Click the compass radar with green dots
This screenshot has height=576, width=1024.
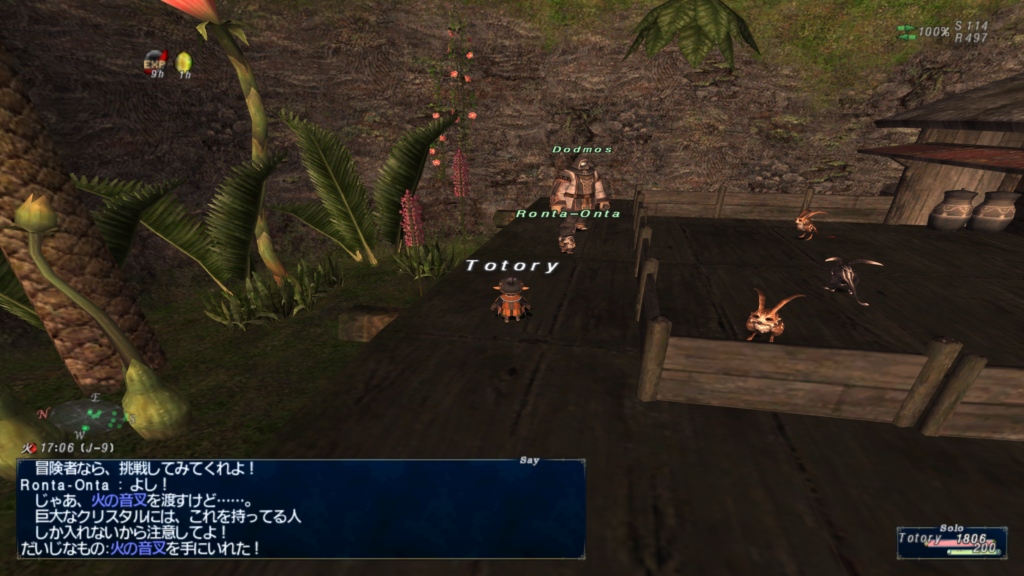[x=87, y=414]
